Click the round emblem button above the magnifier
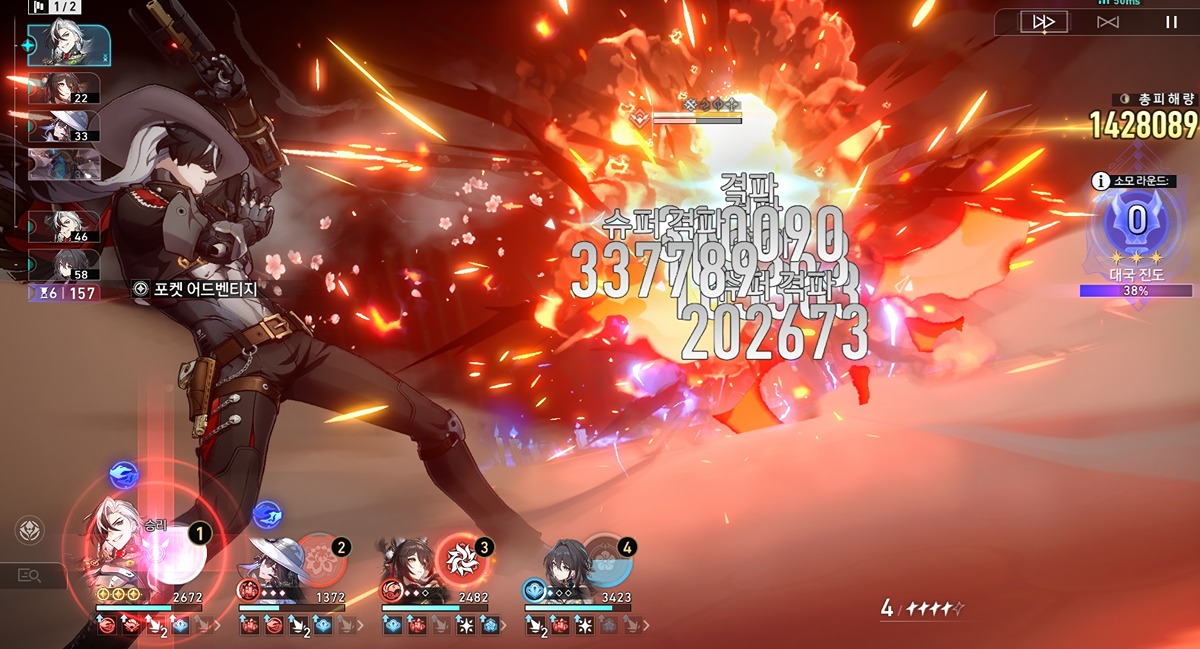Image resolution: width=1200 pixels, height=649 pixels. pos(29,531)
